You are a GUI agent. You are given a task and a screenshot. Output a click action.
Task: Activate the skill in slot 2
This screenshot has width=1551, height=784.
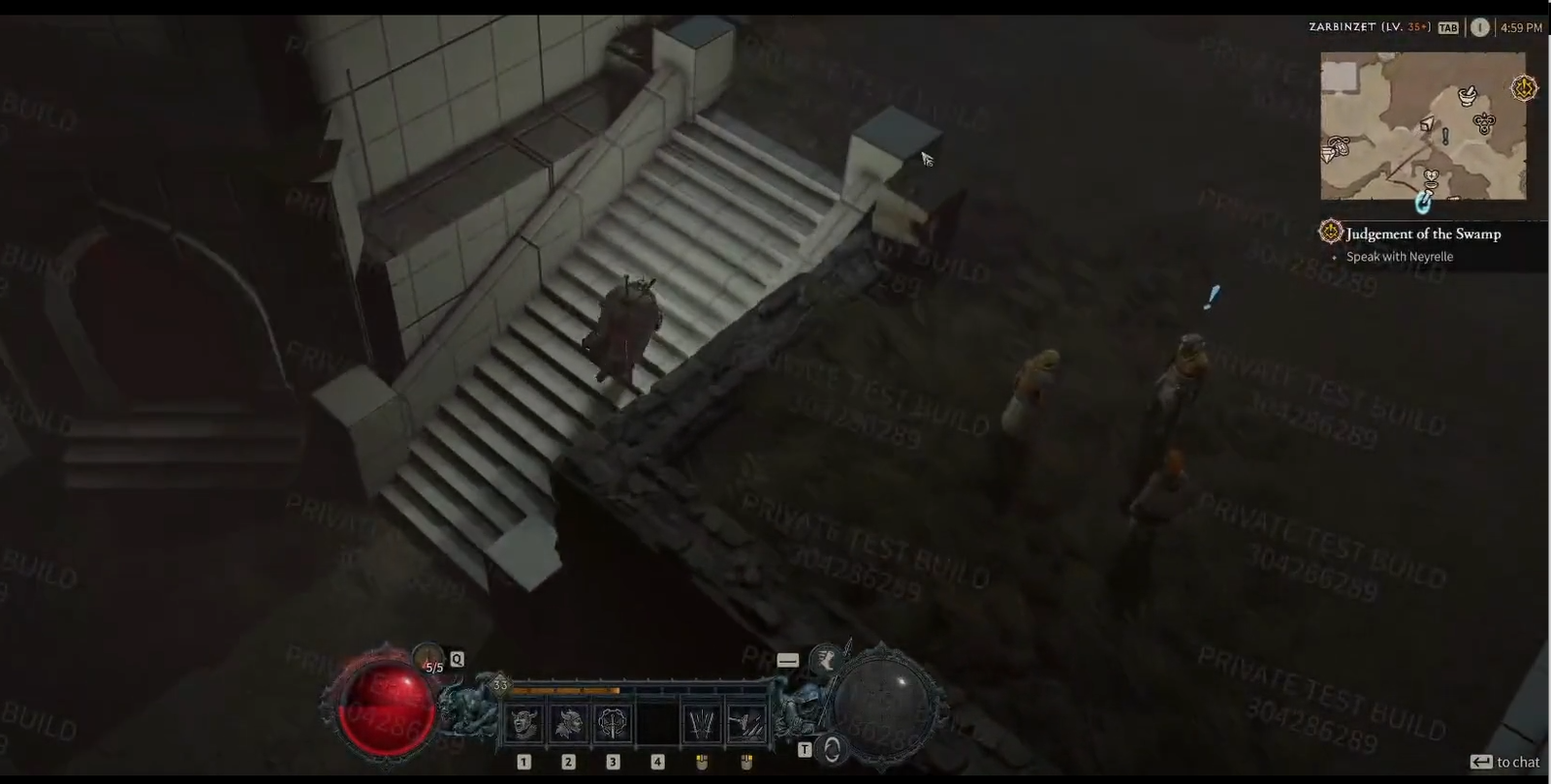pyautogui.click(x=568, y=722)
